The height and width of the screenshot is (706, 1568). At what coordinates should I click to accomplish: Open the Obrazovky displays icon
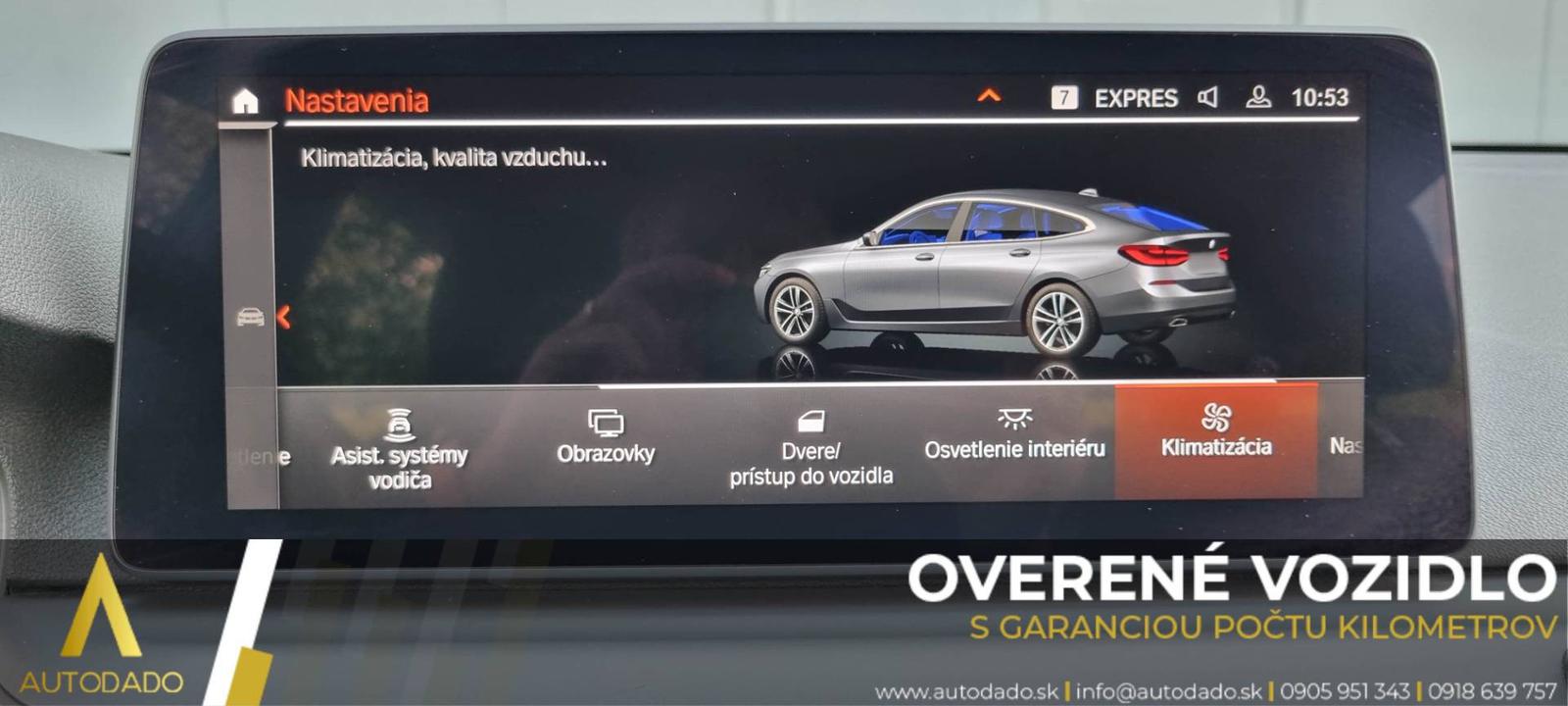pyautogui.click(x=608, y=422)
